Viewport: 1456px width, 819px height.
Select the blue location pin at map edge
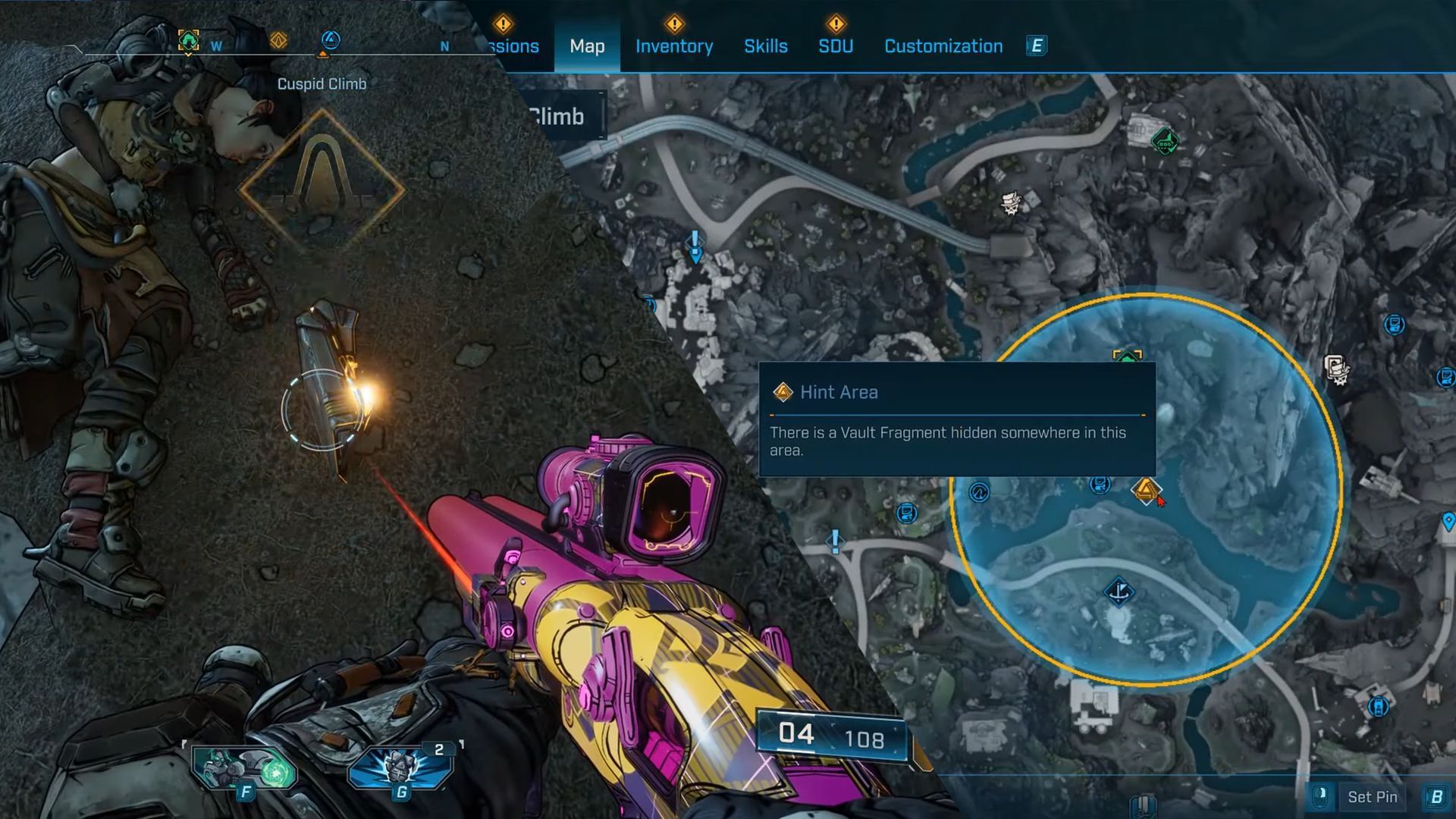click(x=1448, y=522)
